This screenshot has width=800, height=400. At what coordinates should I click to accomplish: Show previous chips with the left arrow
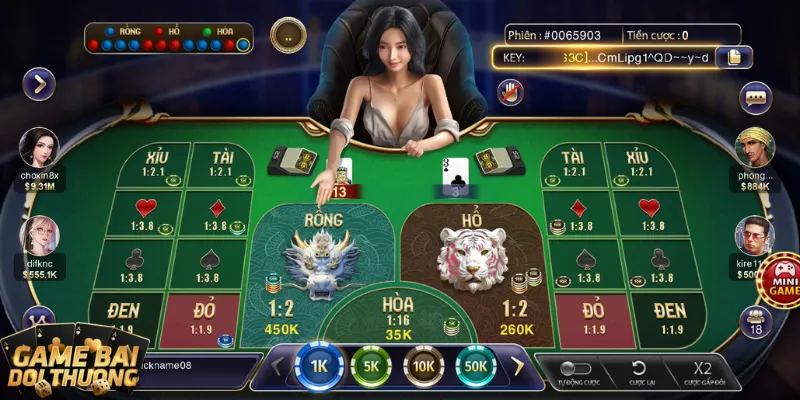point(279,366)
